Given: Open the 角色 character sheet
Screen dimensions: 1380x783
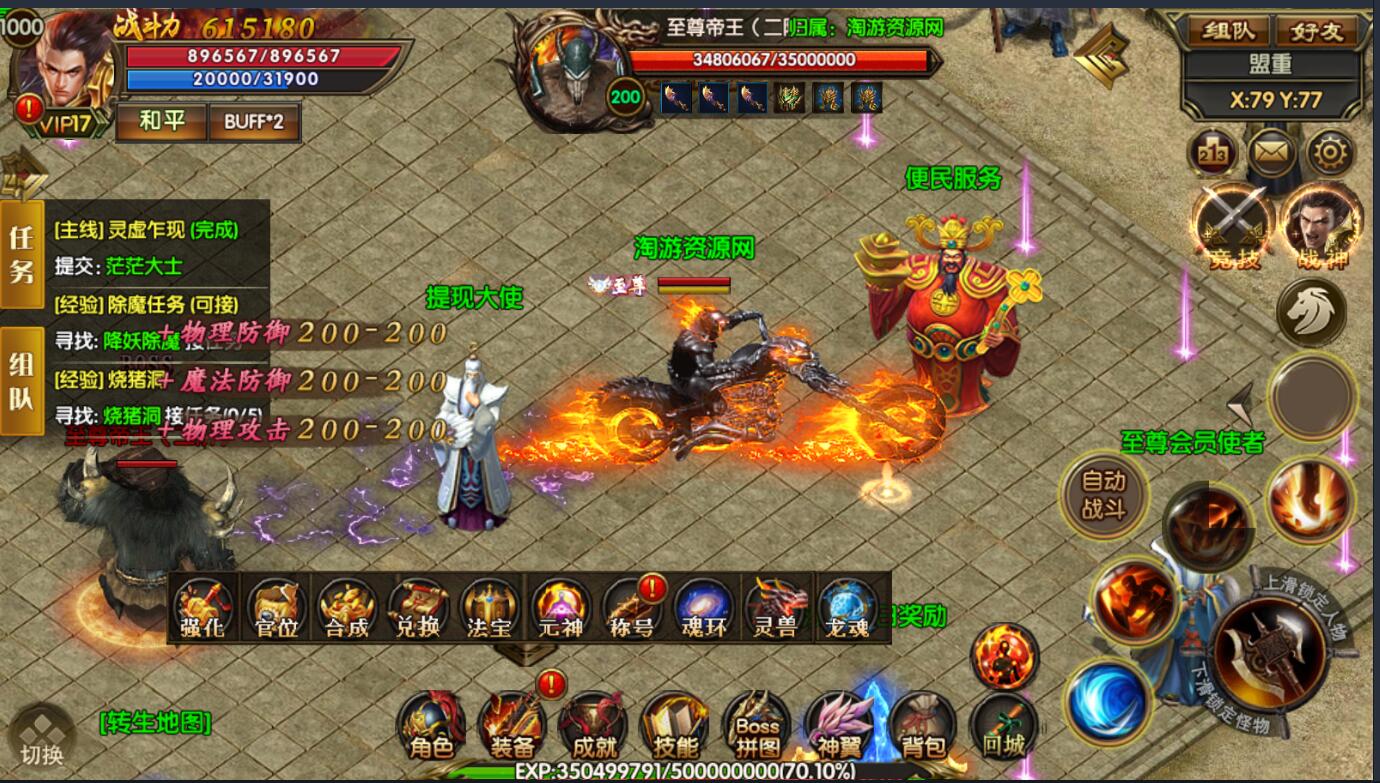Looking at the screenshot, I should [431, 726].
